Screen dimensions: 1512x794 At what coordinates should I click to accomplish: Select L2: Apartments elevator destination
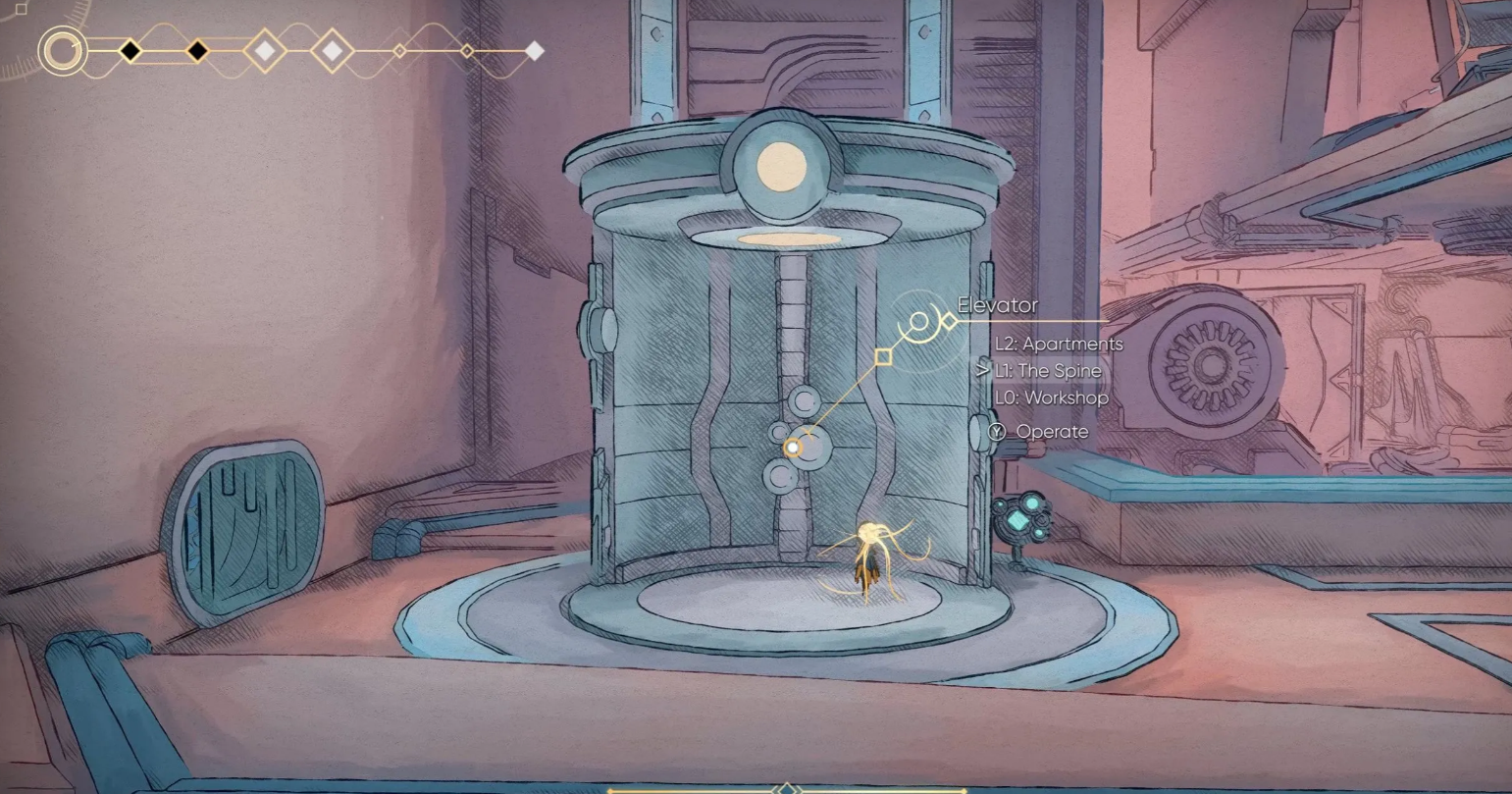pos(1059,344)
